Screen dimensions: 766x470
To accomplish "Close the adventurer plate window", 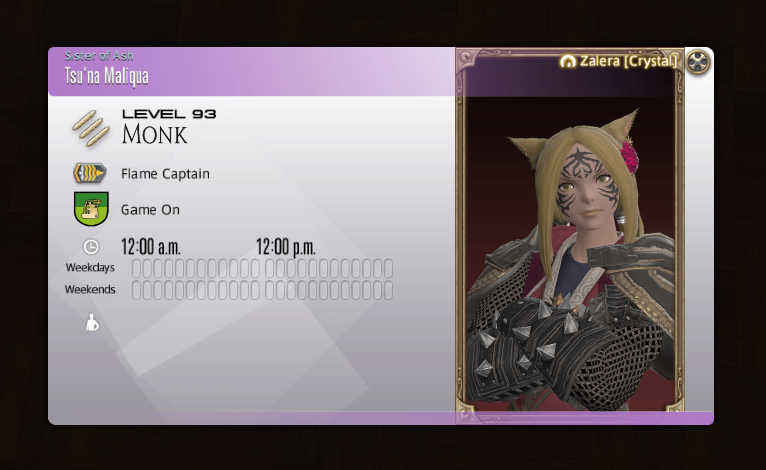I will (x=699, y=62).
